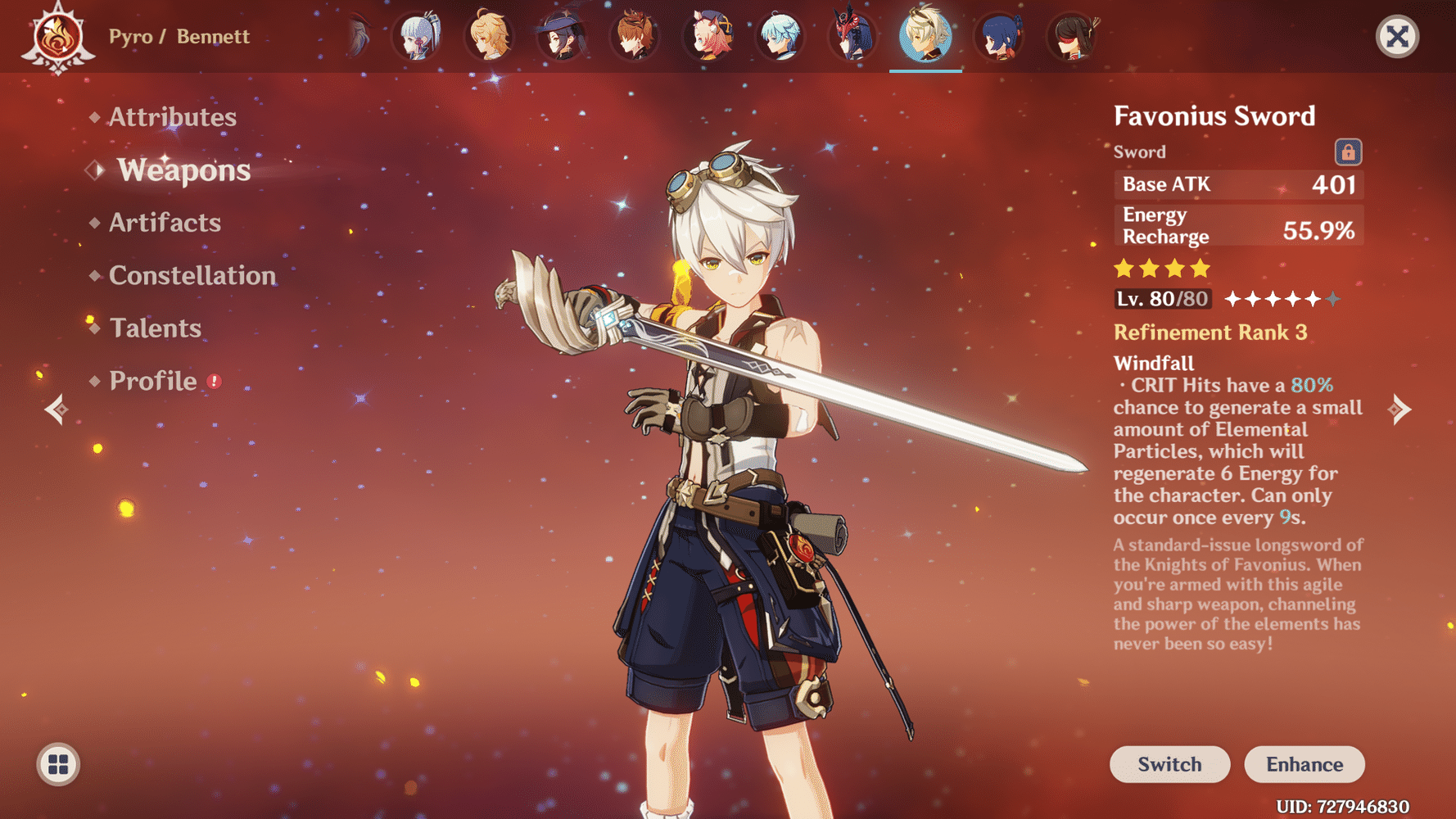Show Bennett's Profile page
This screenshot has height=819, width=1456.
click(153, 381)
